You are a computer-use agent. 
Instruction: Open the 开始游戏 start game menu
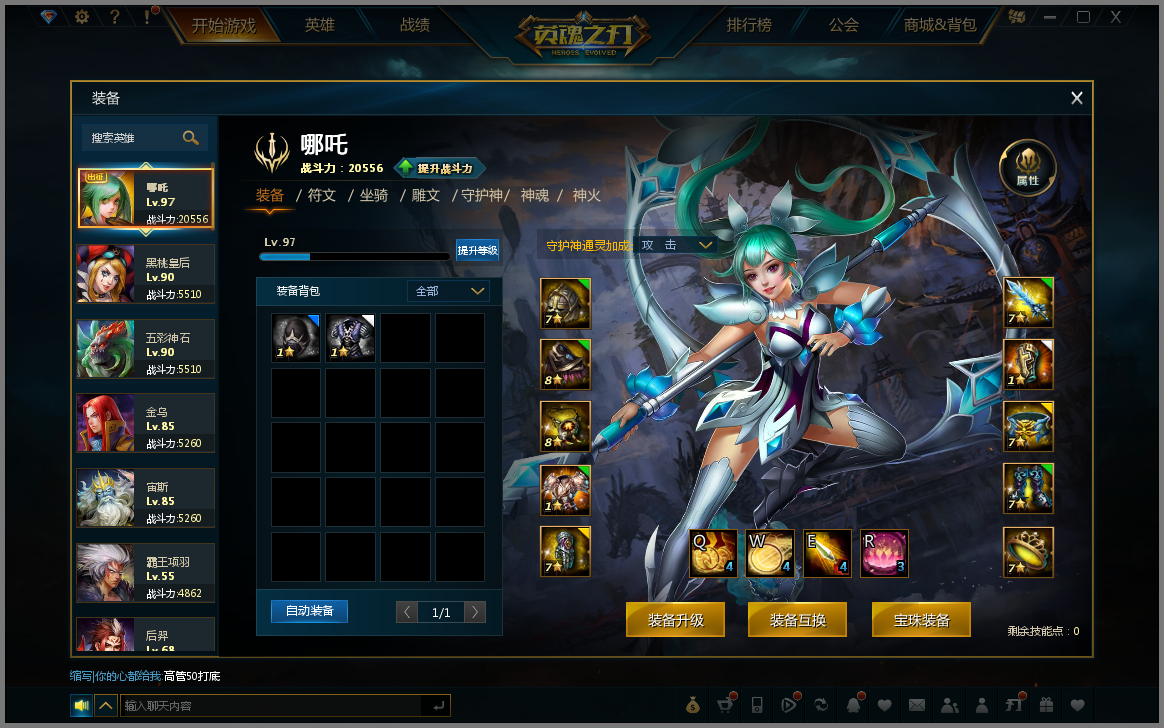point(224,25)
